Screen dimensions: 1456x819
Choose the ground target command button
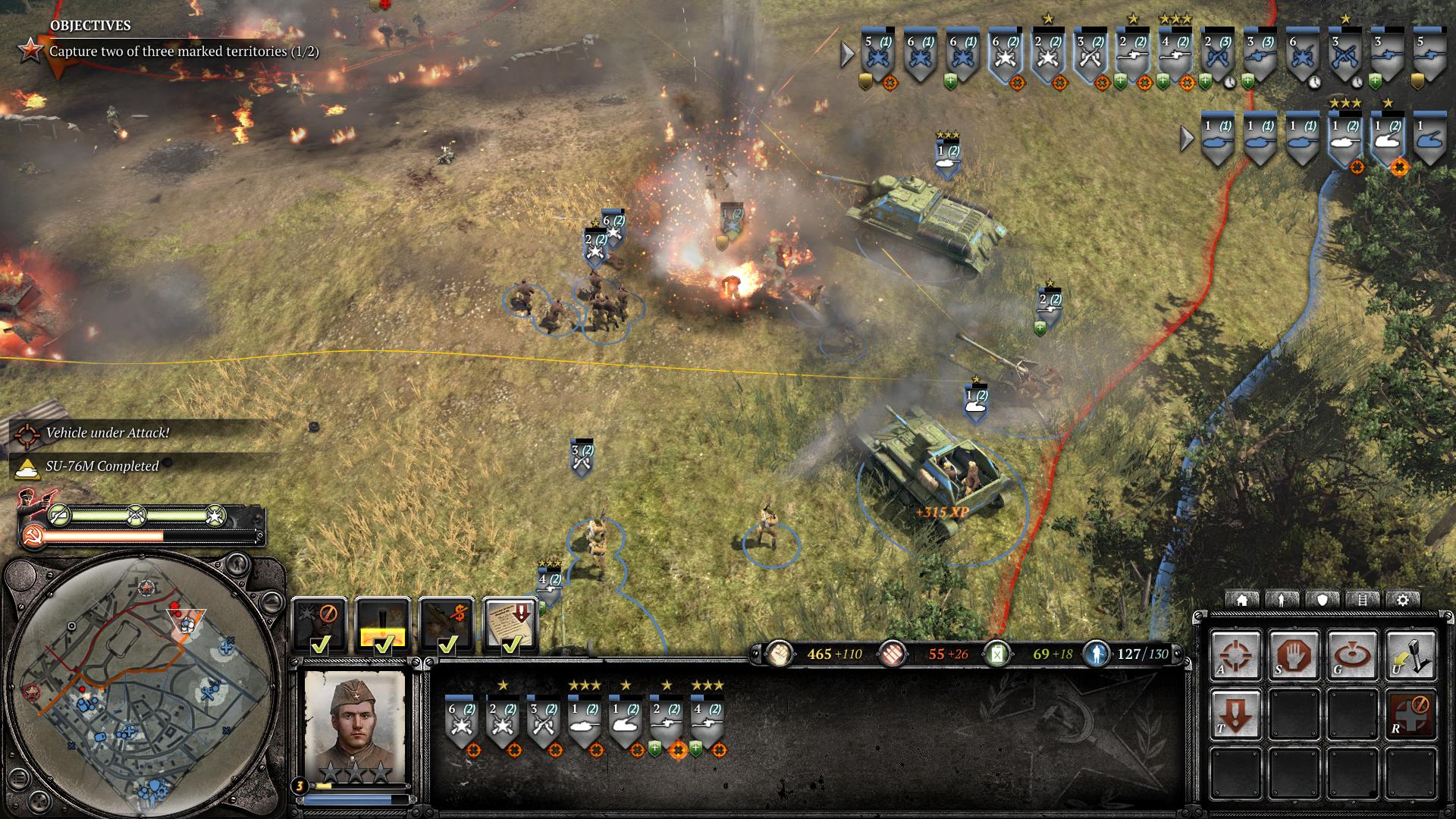(x=1353, y=655)
